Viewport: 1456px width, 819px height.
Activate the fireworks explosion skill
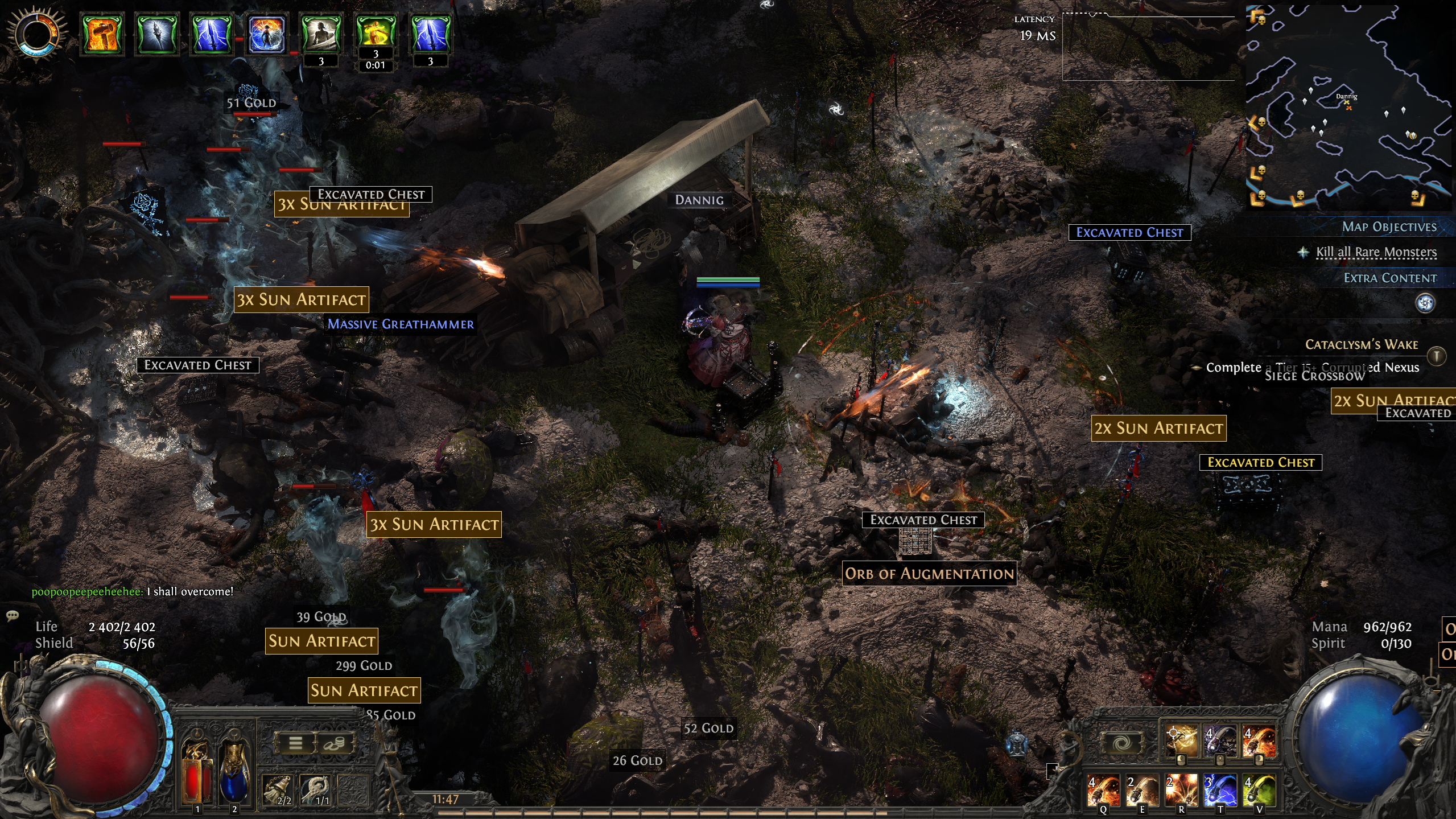(1181, 790)
